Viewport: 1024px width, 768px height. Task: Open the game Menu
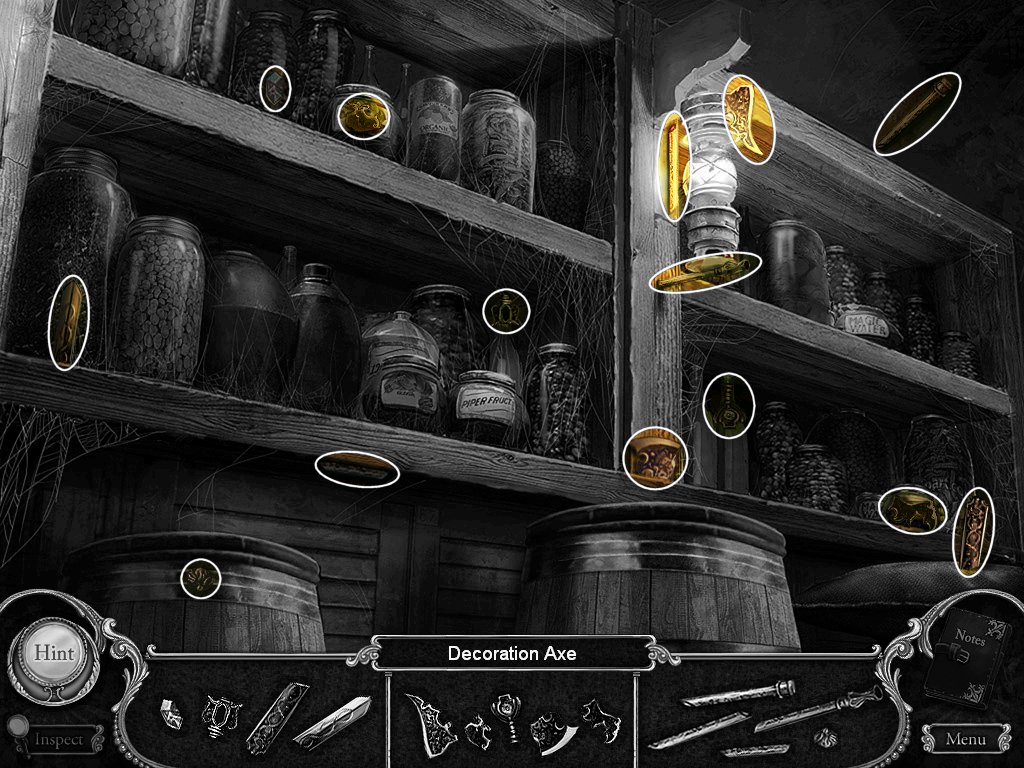point(964,740)
